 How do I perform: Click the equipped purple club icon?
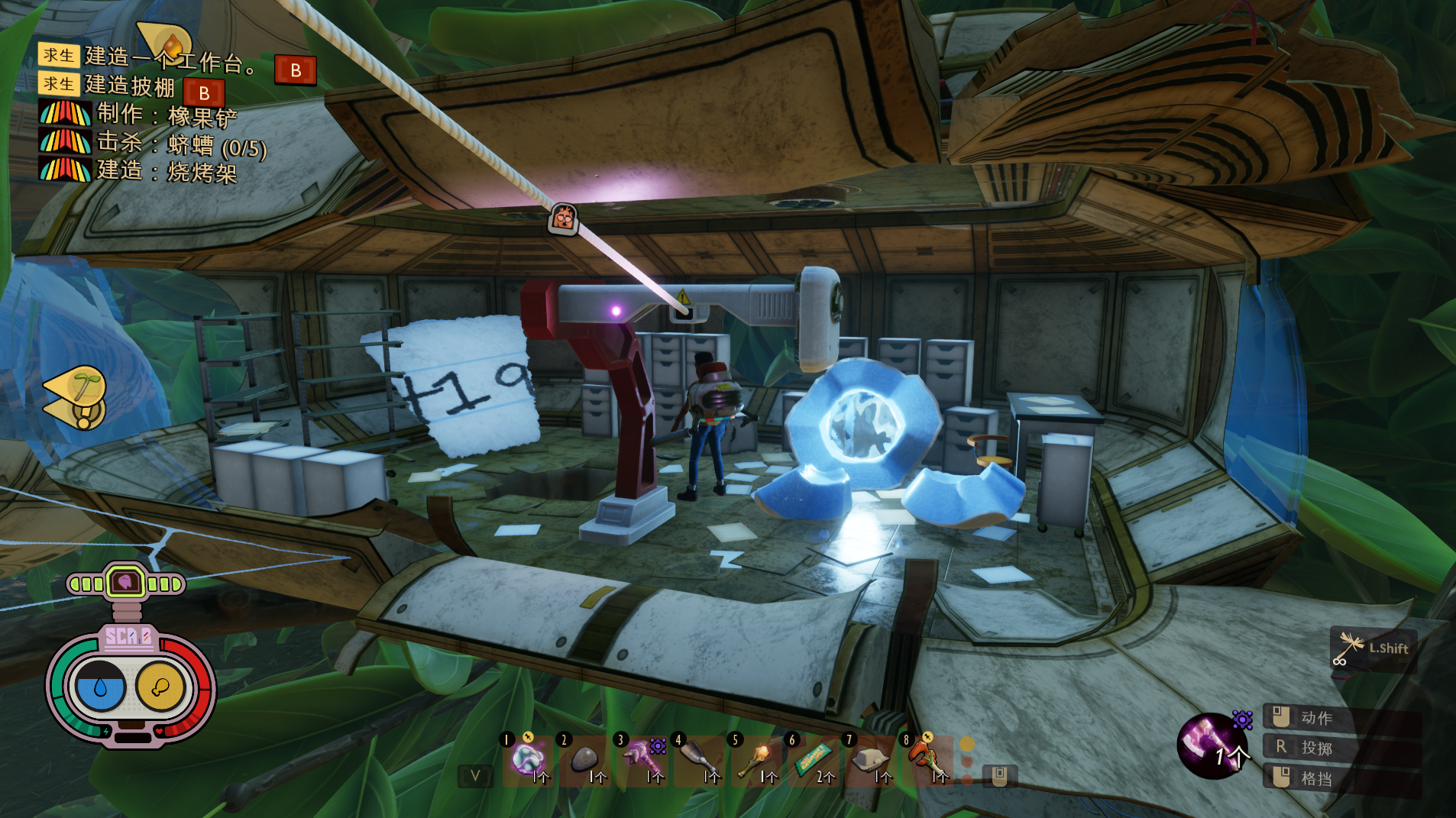click(x=1212, y=745)
